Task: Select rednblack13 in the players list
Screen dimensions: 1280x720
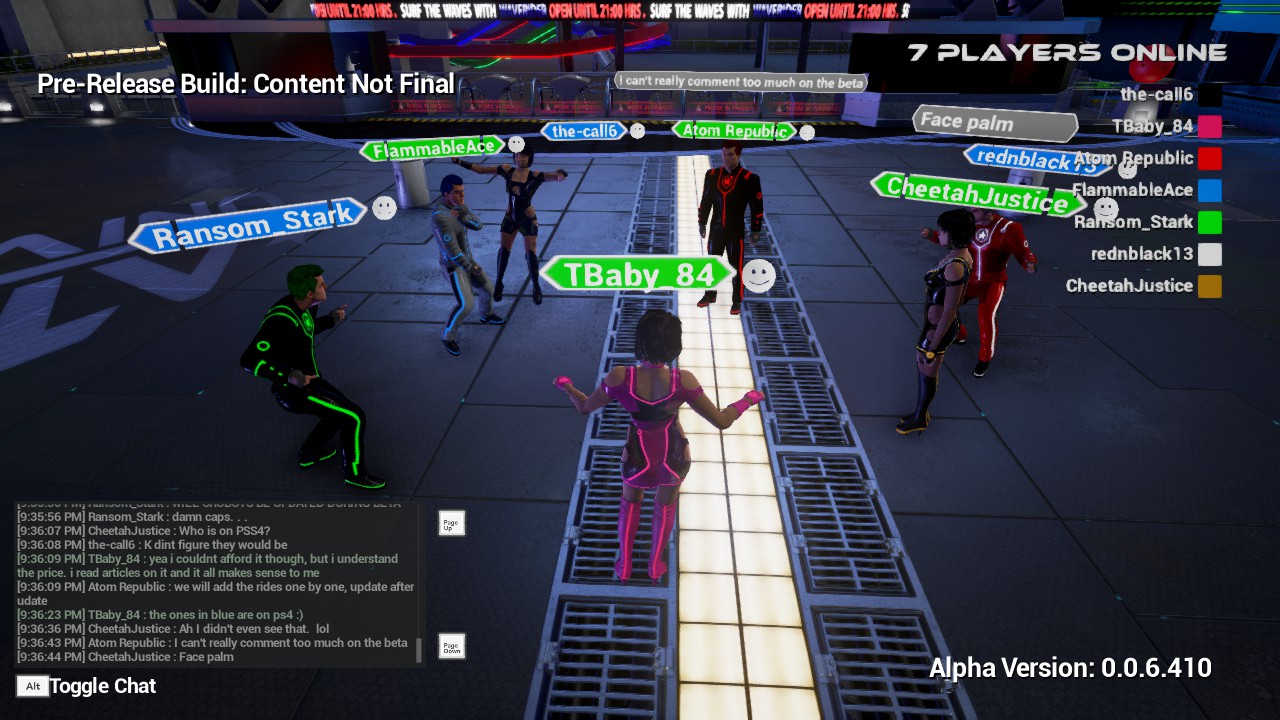Action: coord(1142,254)
